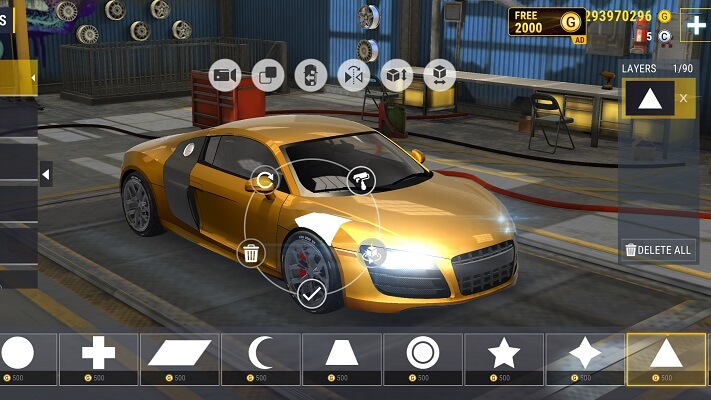Remove the triangle layer with its X
This screenshot has height=400, width=711.
(x=684, y=98)
